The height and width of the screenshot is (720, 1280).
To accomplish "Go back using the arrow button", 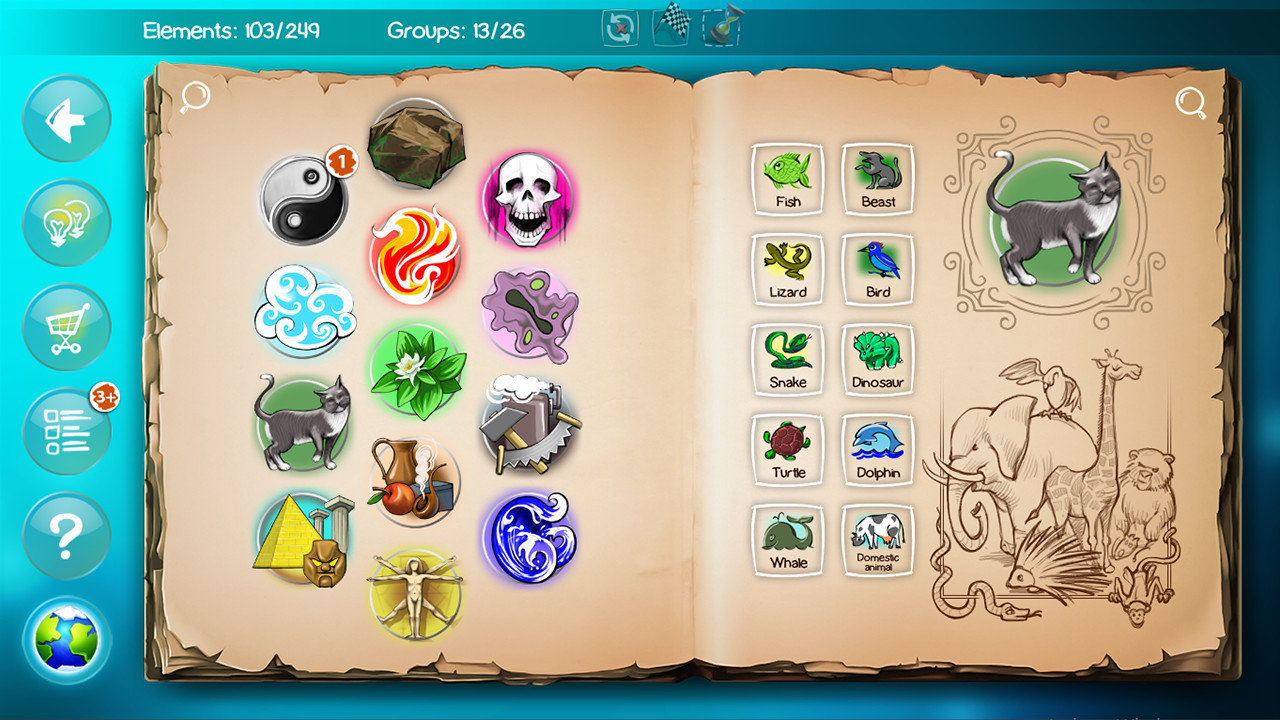I will pyautogui.click(x=66, y=119).
